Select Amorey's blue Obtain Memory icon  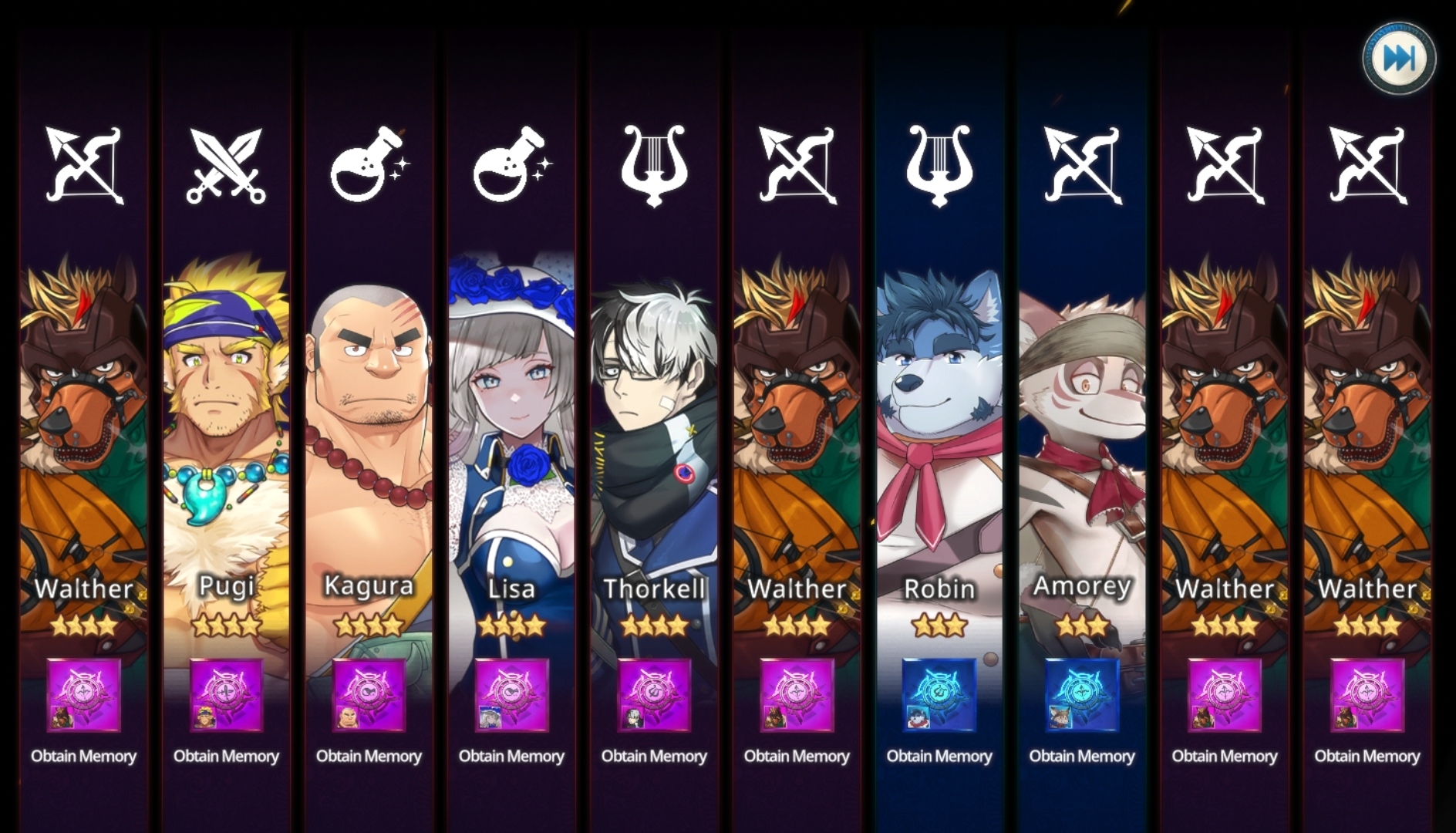click(1082, 695)
